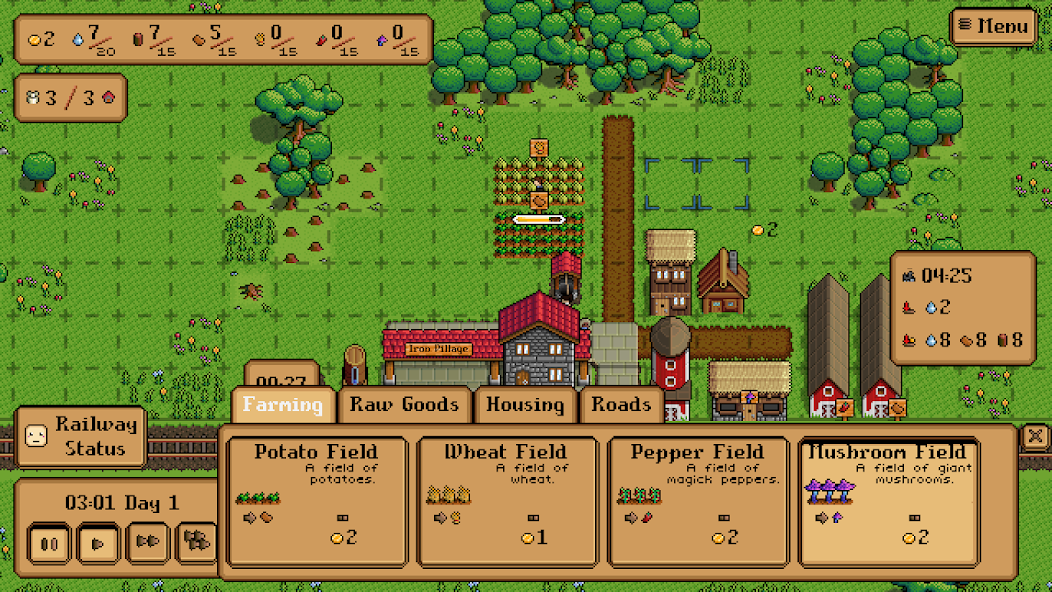Close the build panel
This screenshot has width=1052, height=592.
click(x=1035, y=436)
